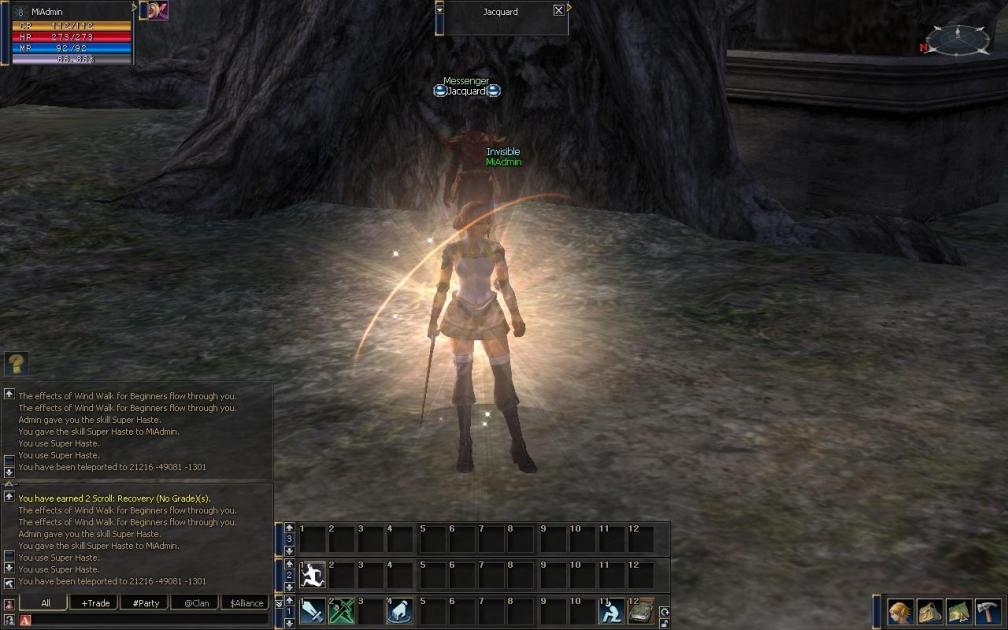Activate the running figure skill icon
This screenshot has width=1008, height=630.
coord(313,575)
